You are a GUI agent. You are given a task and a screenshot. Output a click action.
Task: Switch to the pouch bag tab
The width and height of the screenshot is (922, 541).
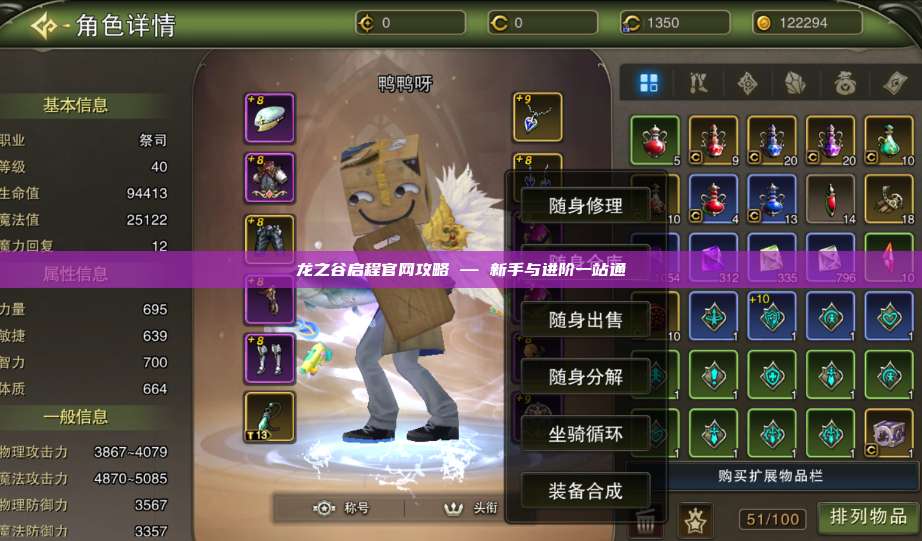(845, 83)
